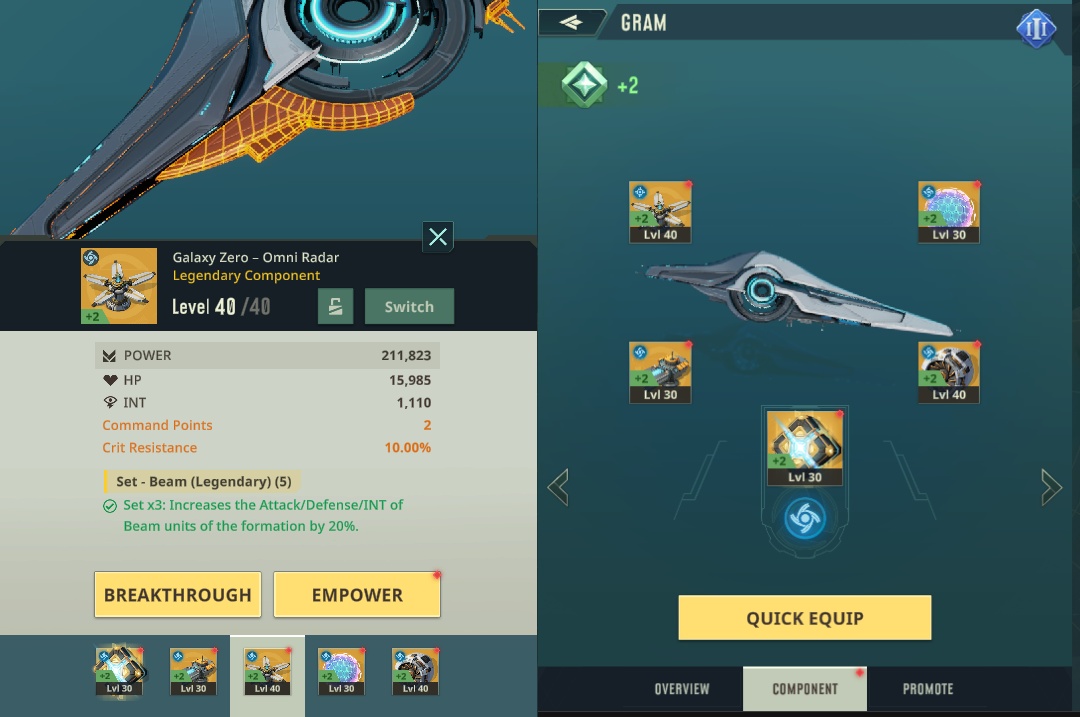Screen dimensions: 1080x717
Task: Show the next ship with the right arrow
Action: (x=1051, y=488)
